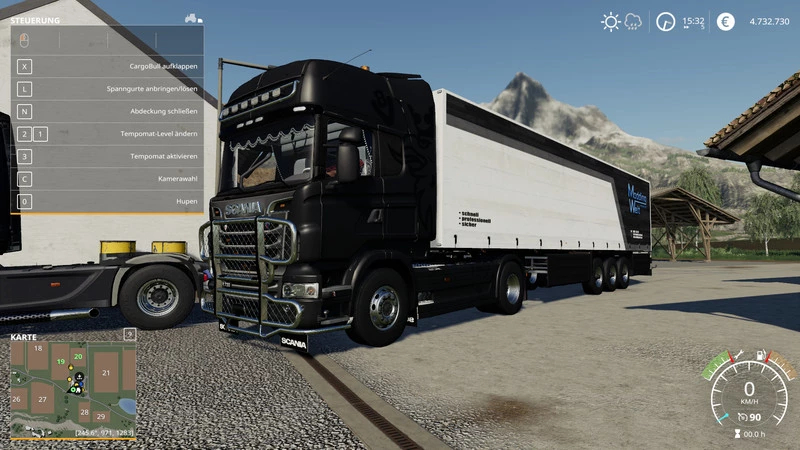
Task: Select field 27 on the minimap
Action: point(42,399)
